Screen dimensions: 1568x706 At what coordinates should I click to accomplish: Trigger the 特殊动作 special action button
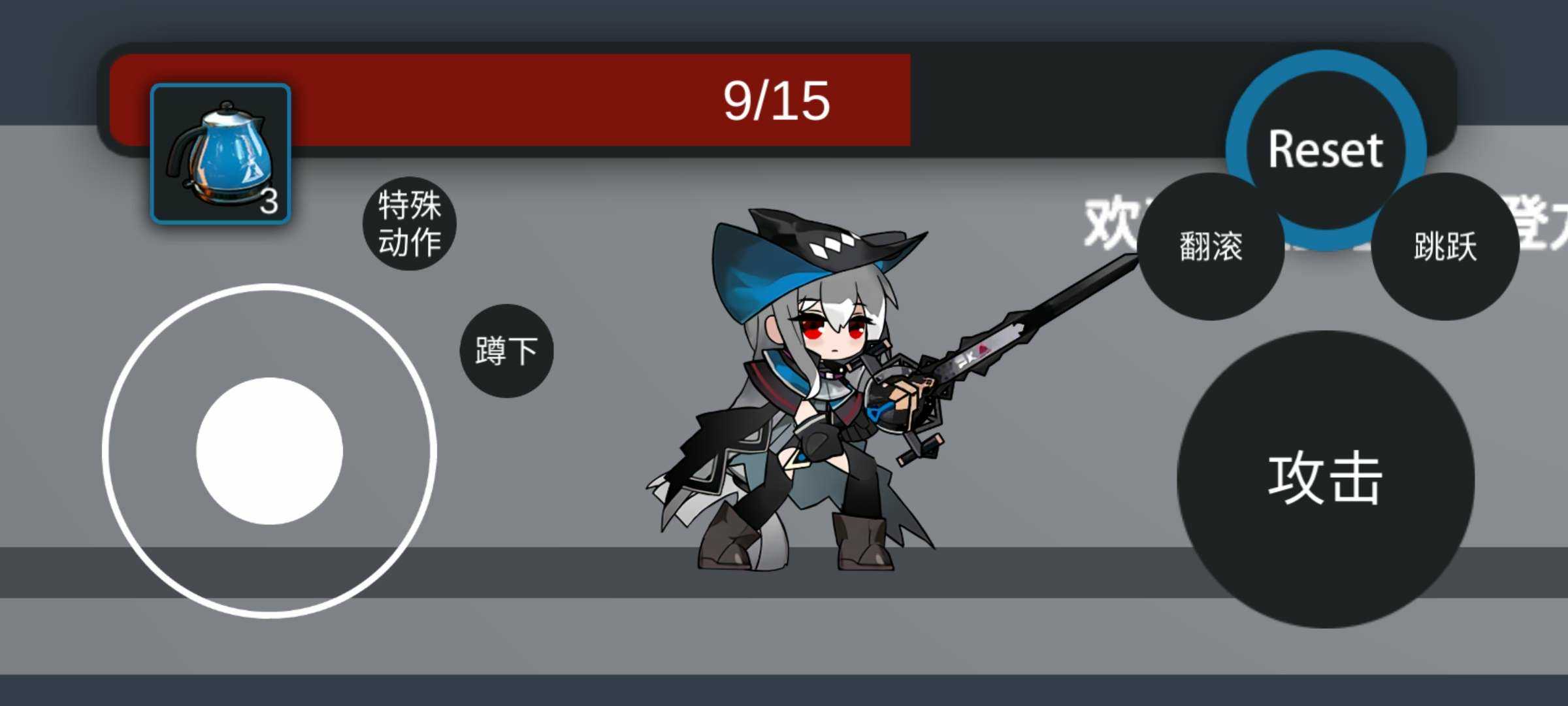coord(410,224)
